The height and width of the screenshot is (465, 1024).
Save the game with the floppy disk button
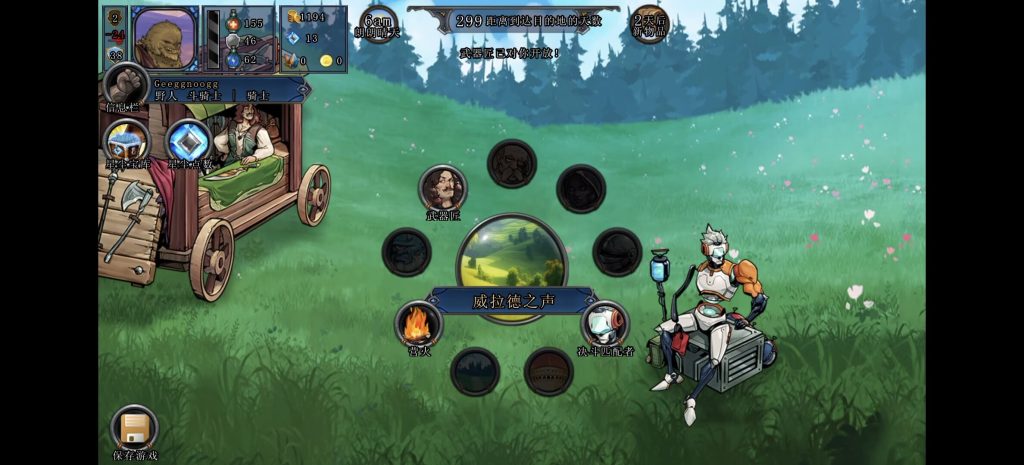[x=134, y=429]
